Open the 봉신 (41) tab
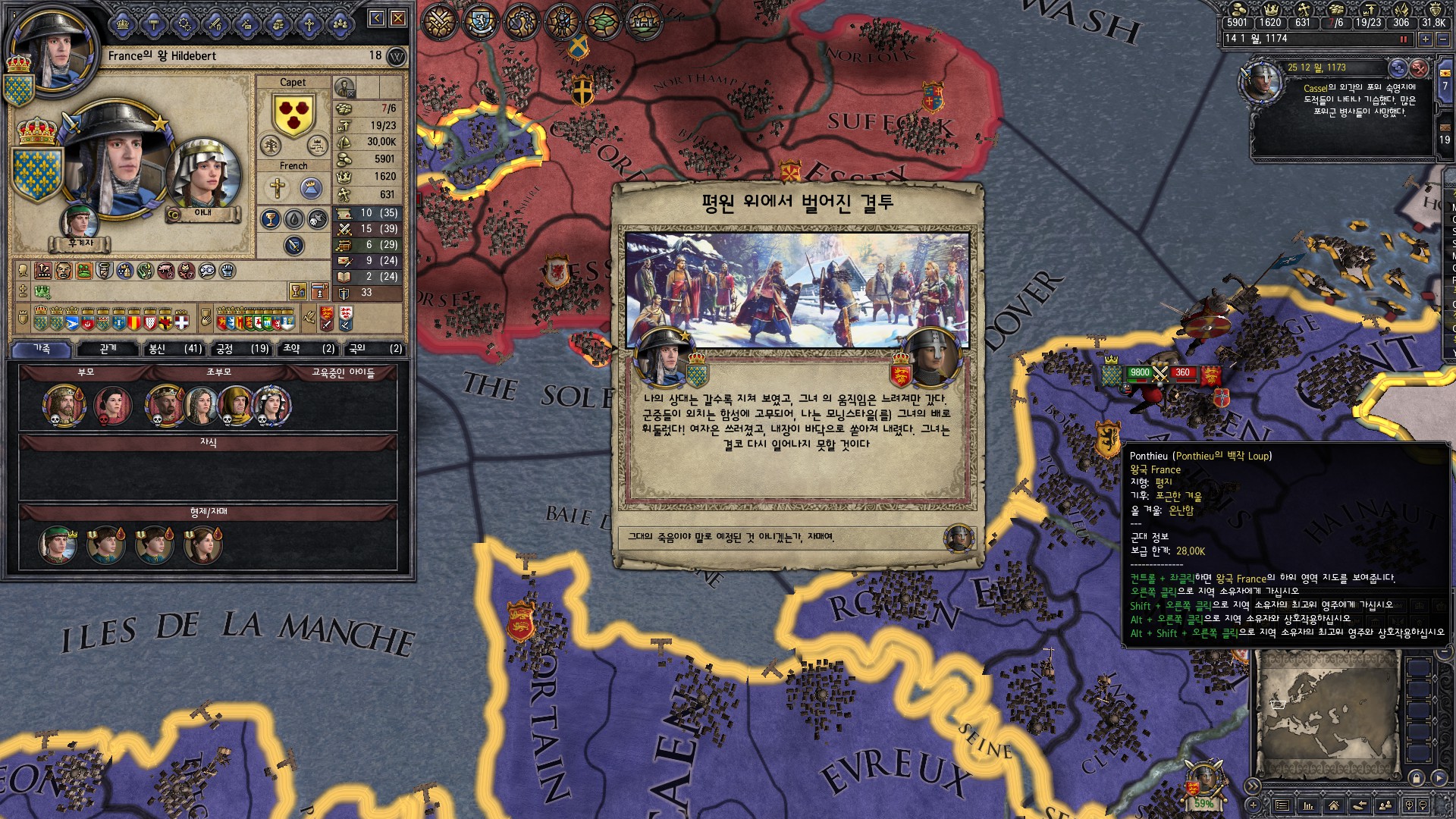This screenshot has width=1456, height=819. point(175,349)
